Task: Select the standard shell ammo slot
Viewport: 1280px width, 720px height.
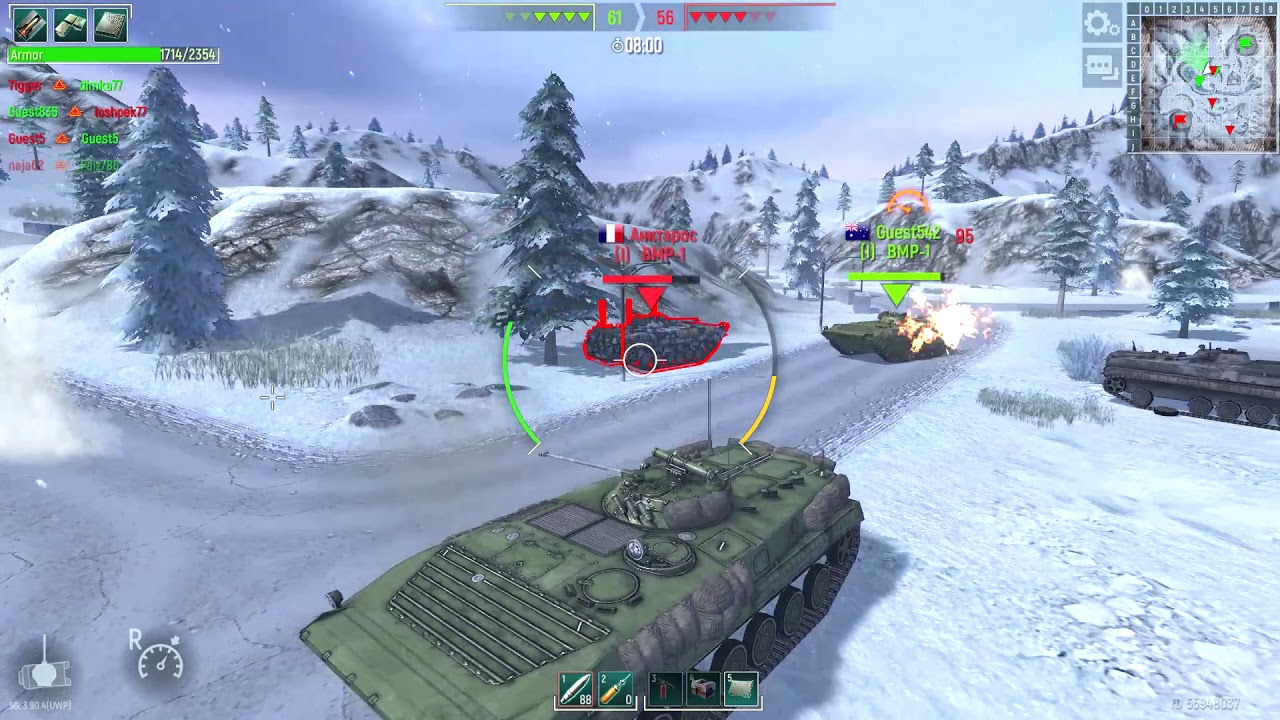Action: pyautogui.click(x=575, y=690)
